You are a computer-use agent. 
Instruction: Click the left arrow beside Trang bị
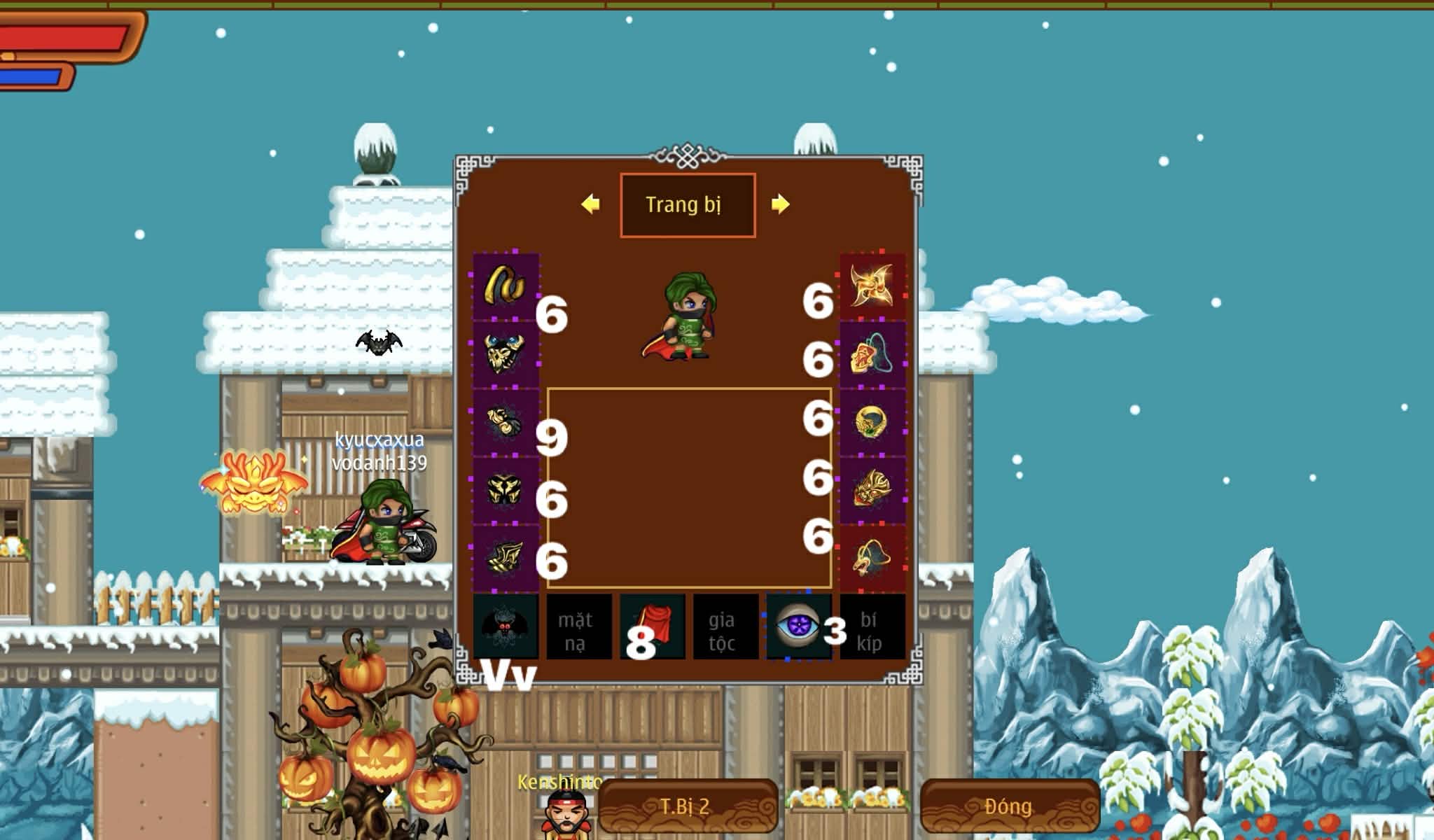coord(590,204)
